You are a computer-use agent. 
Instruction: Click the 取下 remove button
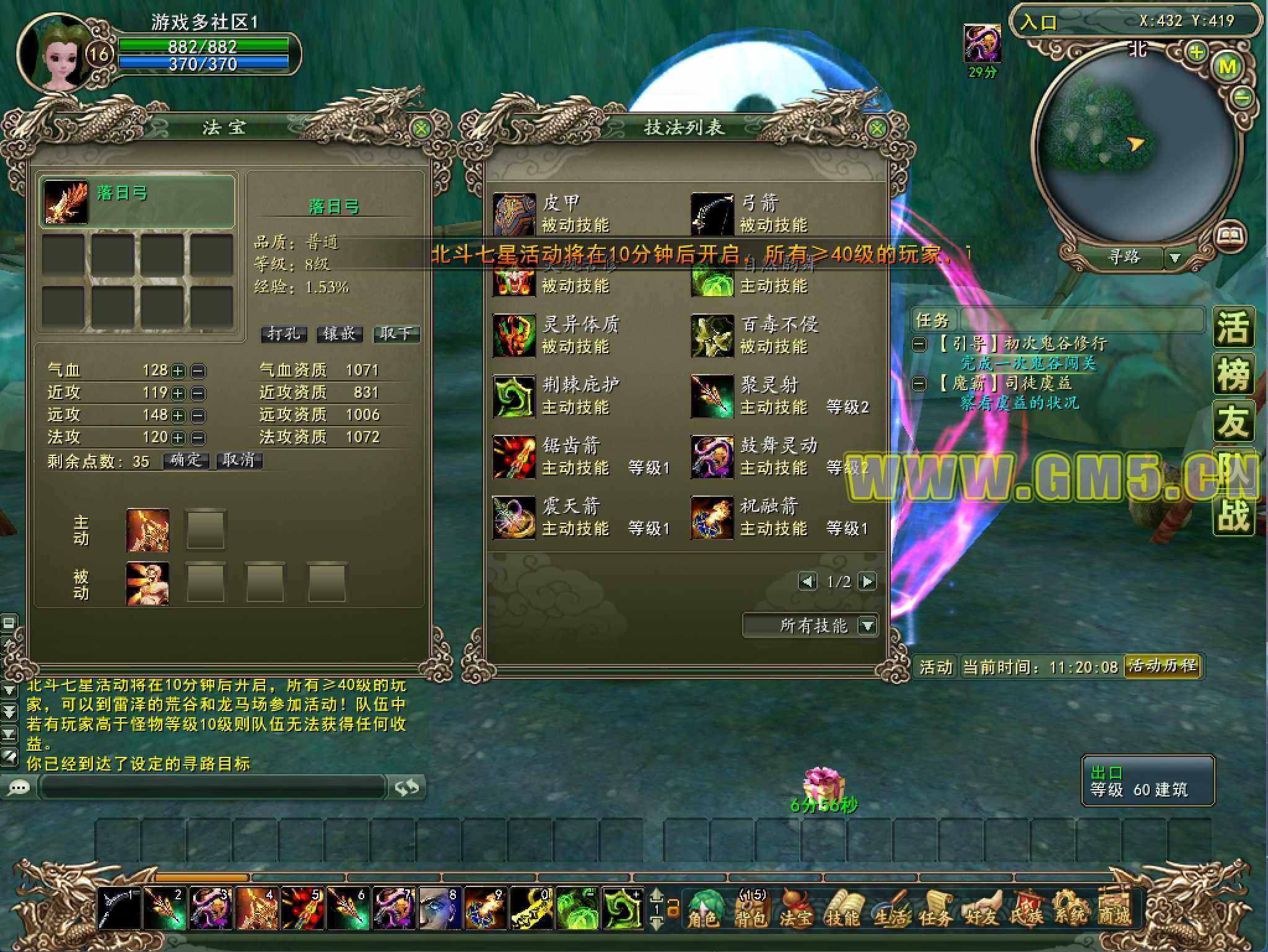pyautogui.click(x=396, y=334)
